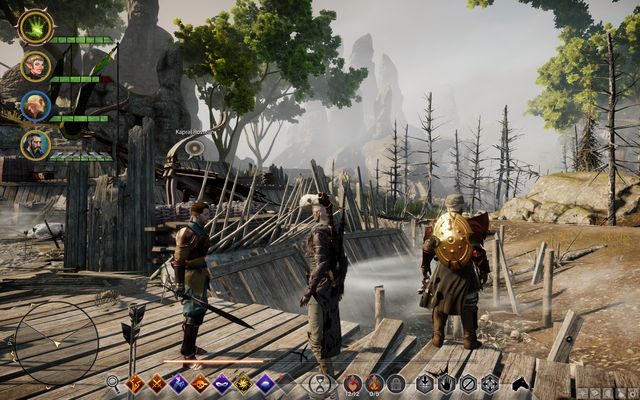
Task: Click the locked padlock potion slot
Action: pyautogui.click(x=396, y=382)
